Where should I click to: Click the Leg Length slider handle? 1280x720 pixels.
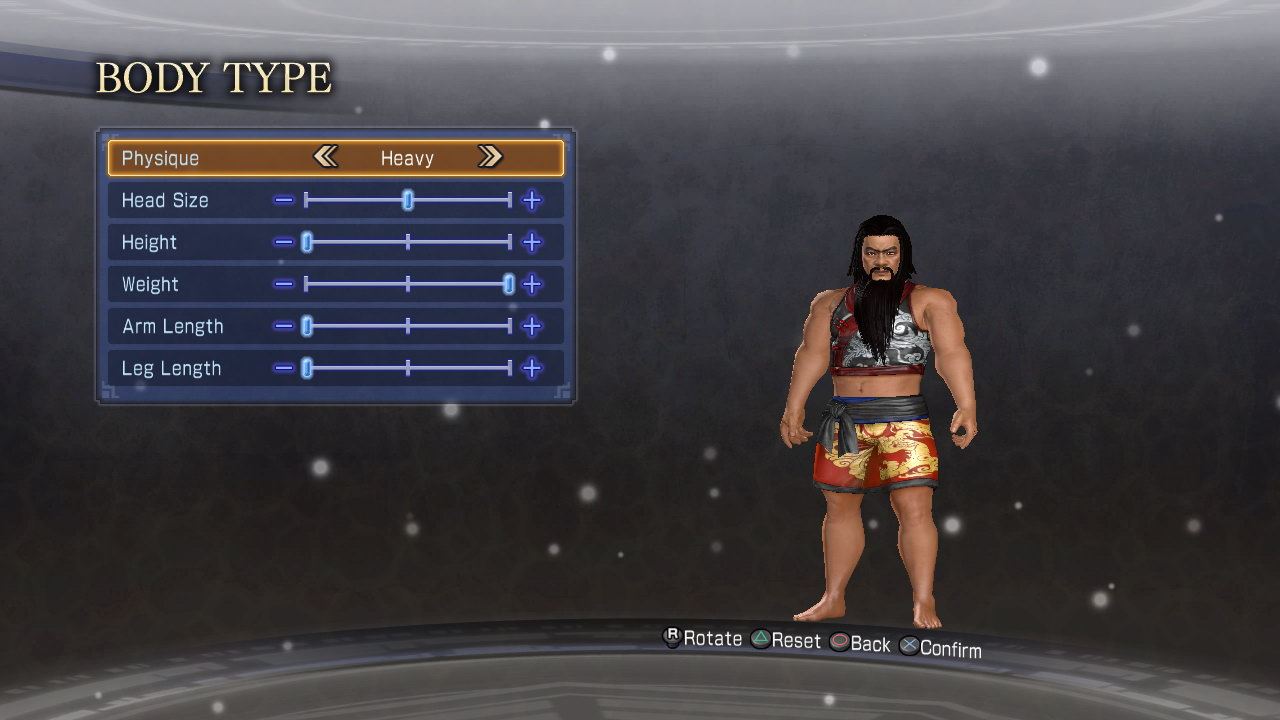tap(307, 368)
